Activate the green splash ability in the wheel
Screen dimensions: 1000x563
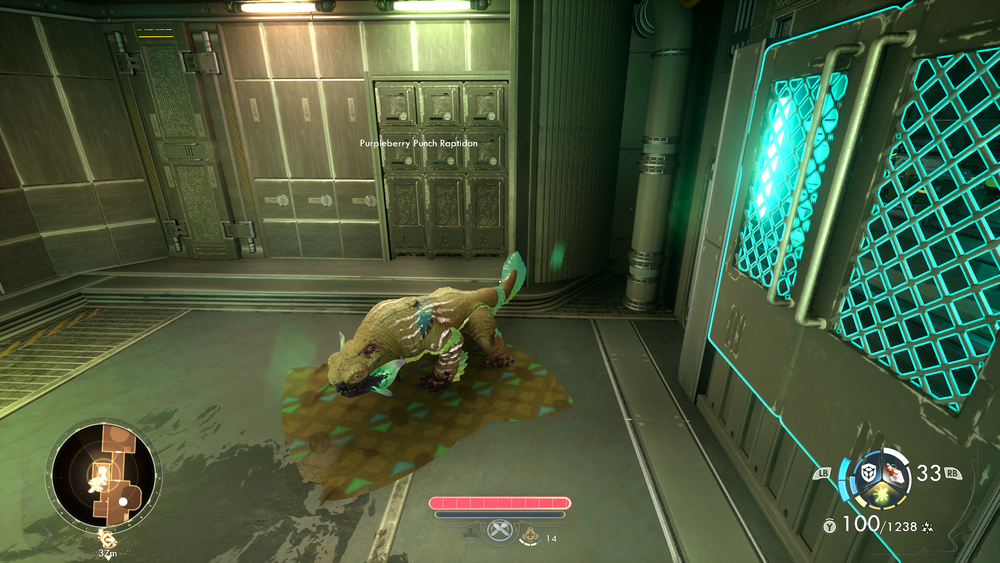[880, 492]
